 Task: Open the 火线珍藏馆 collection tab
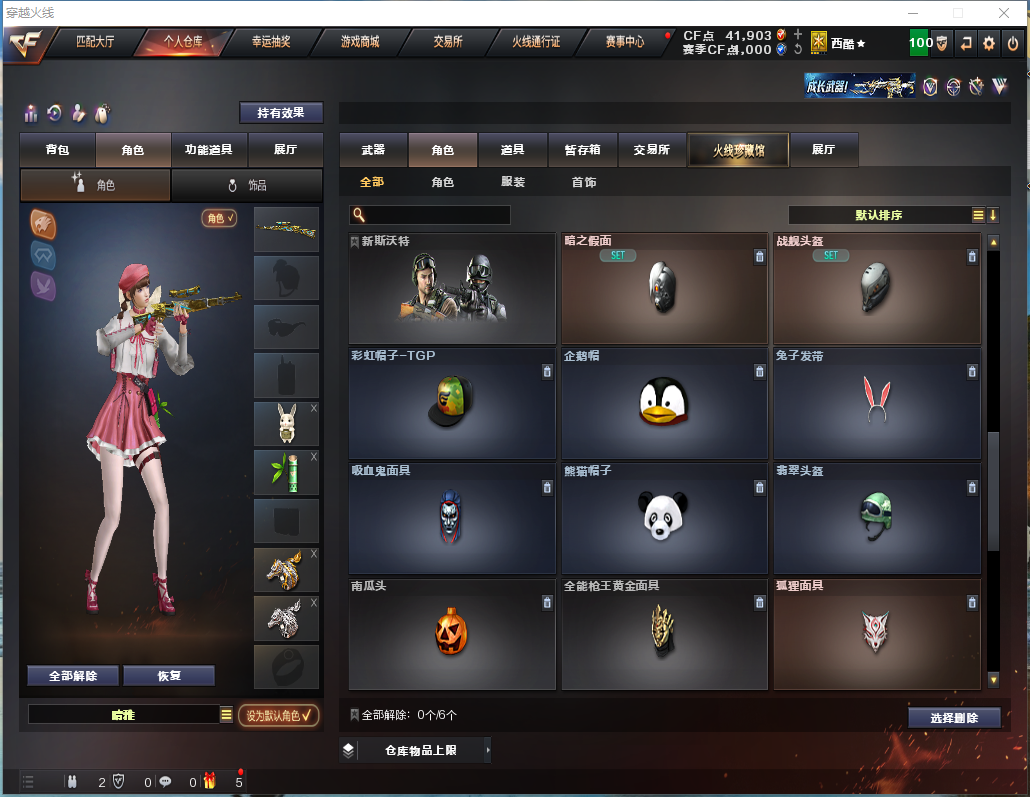(738, 150)
